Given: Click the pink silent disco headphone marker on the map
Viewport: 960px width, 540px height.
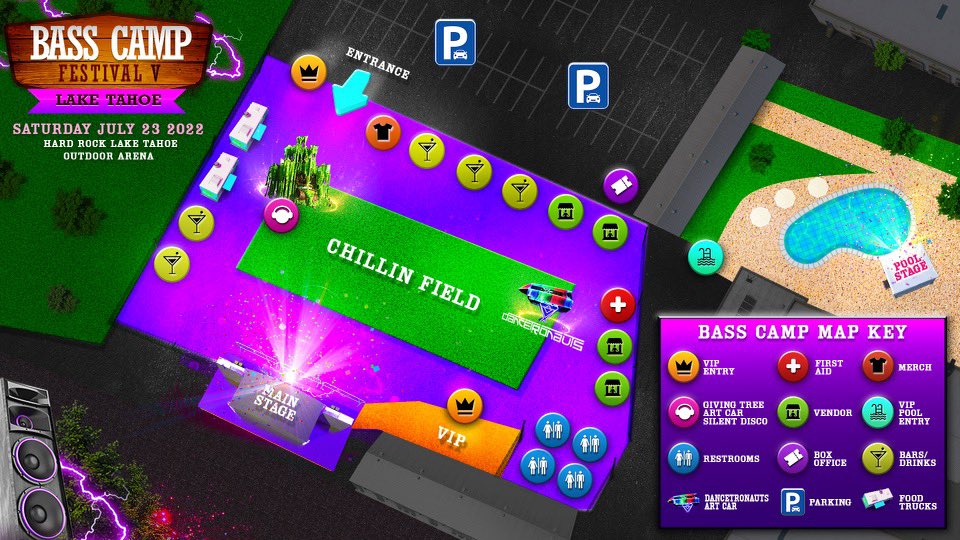Looking at the screenshot, I should click(x=280, y=214).
